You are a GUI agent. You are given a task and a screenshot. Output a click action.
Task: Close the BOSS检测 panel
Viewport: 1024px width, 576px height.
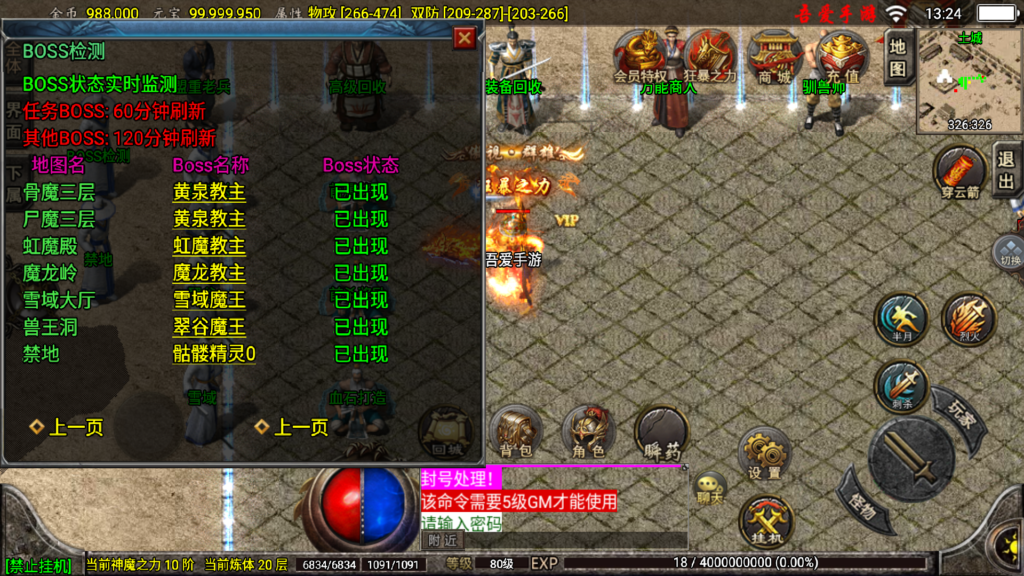(x=464, y=38)
